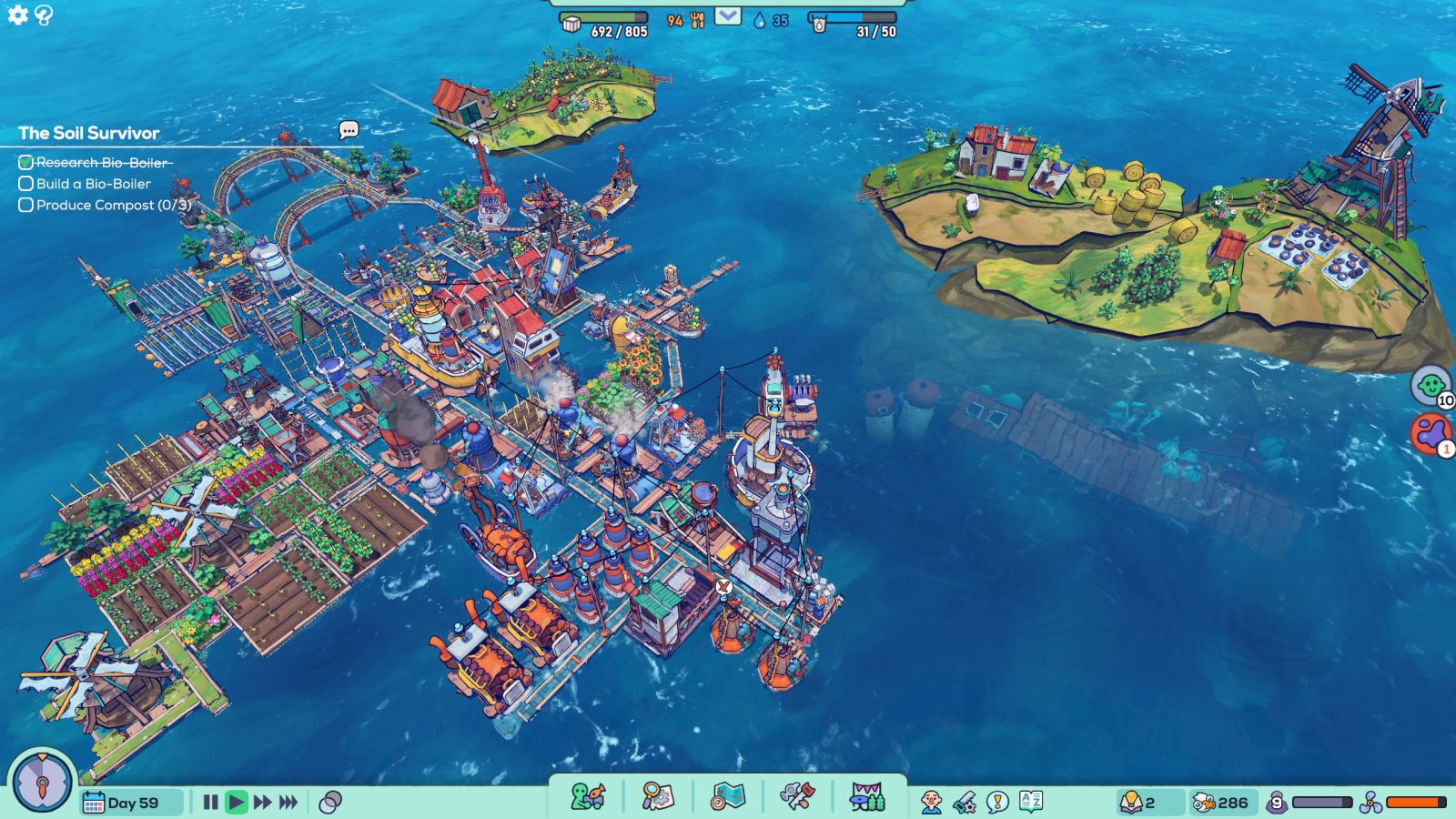Set game to normal play speed
Image resolution: width=1456 pixels, height=819 pixels.
pyautogui.click(x=237, y=802)
